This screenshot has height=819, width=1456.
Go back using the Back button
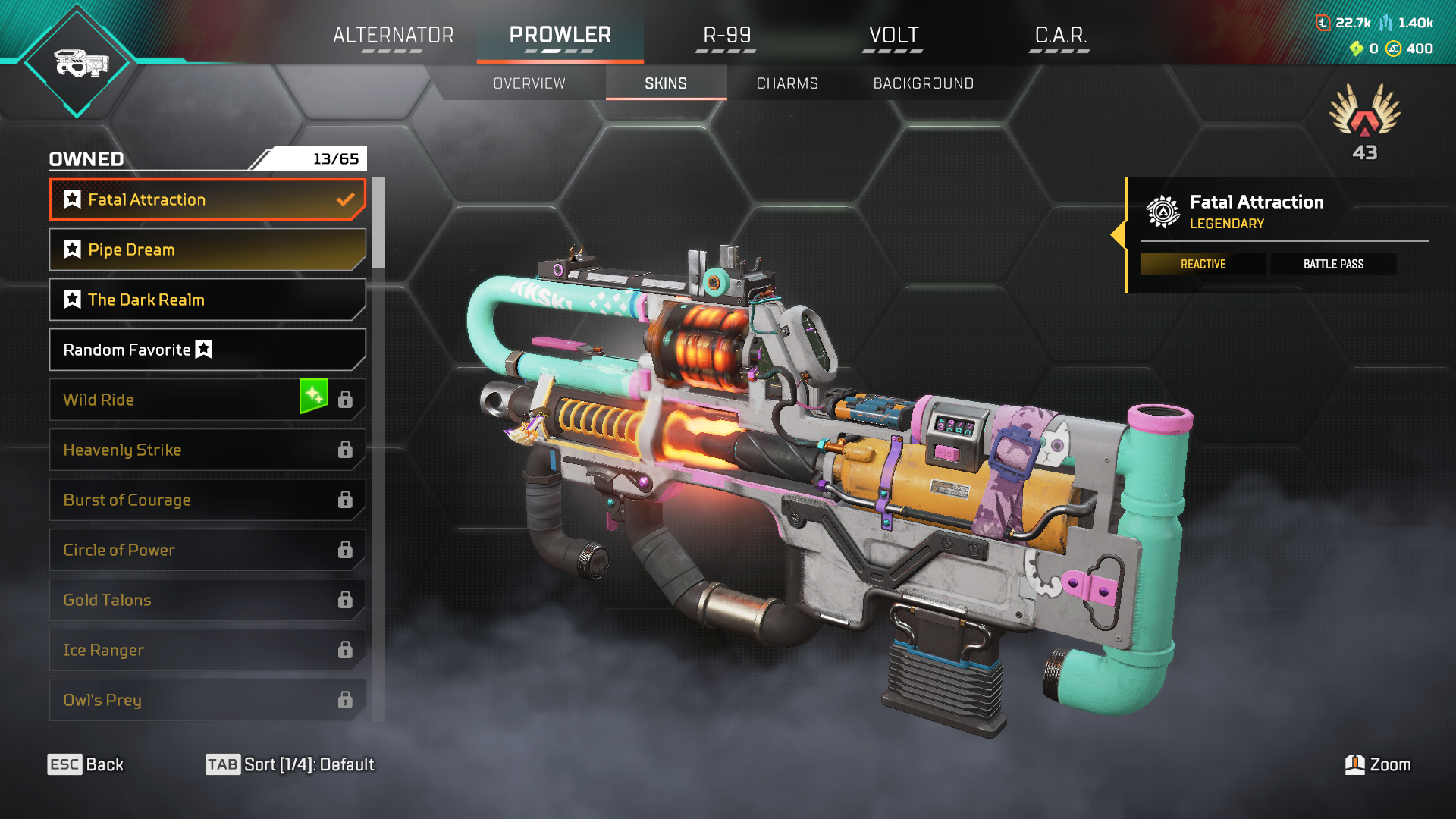86,764
